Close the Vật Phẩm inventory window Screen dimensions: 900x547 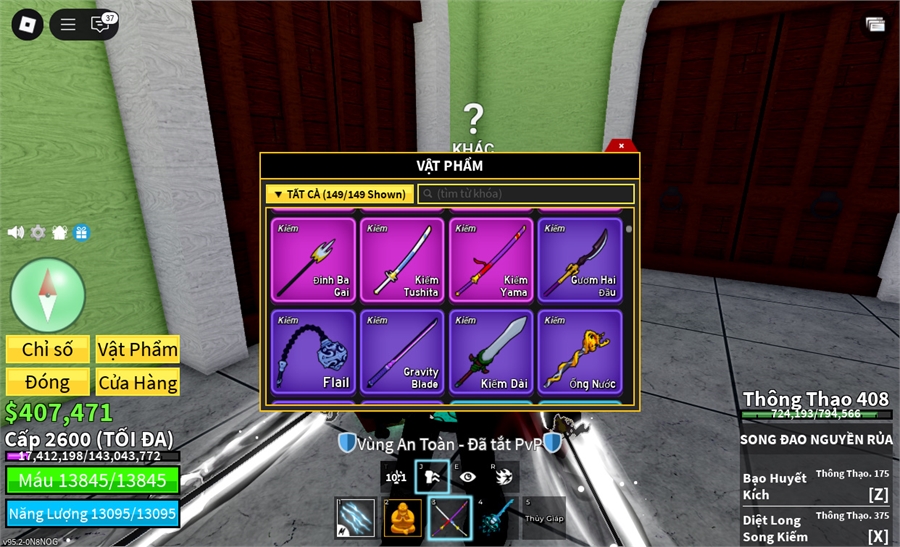pyautogui.click(x=622, y=146)
